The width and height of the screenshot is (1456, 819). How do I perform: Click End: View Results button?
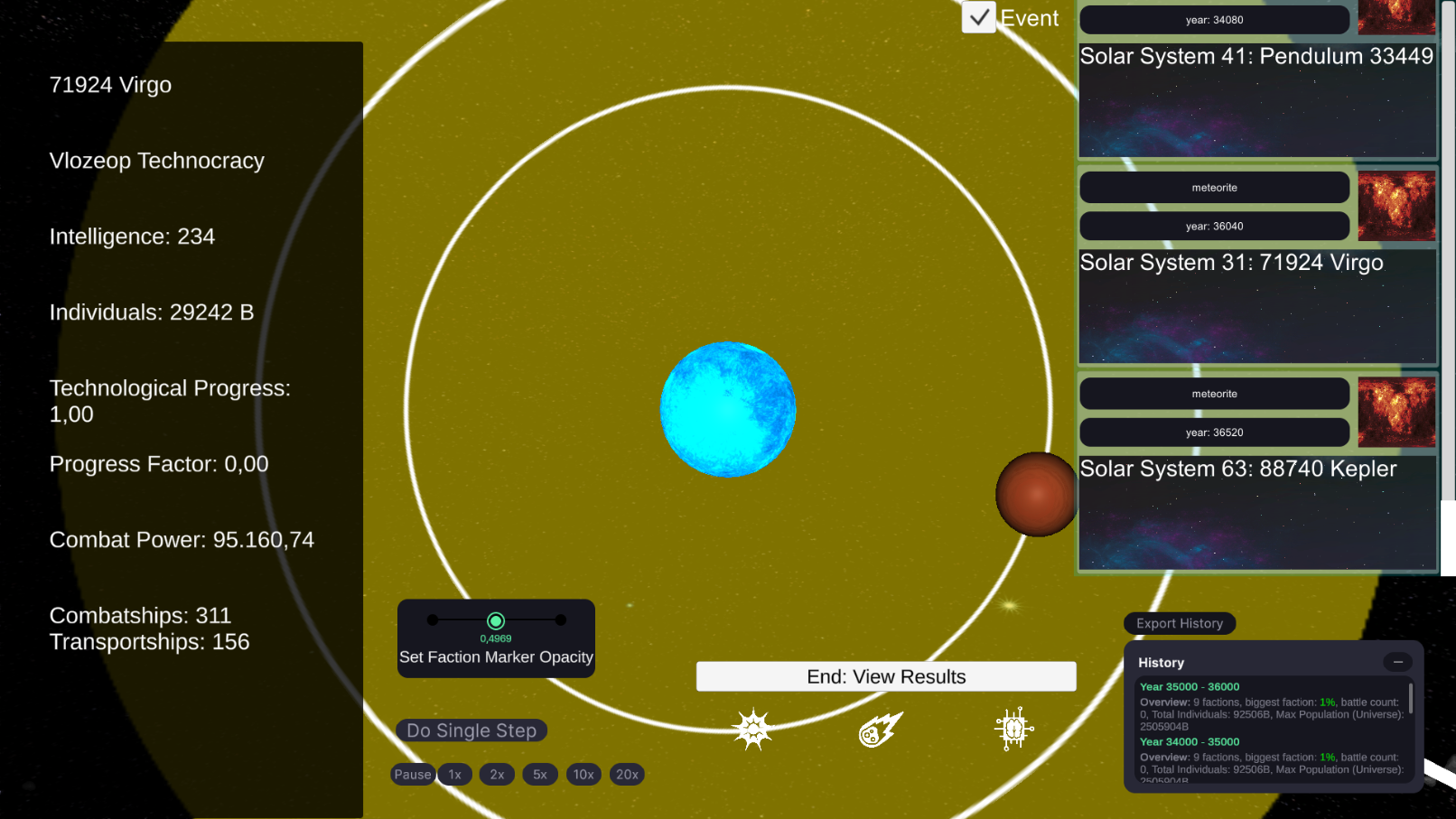point(885,676)
